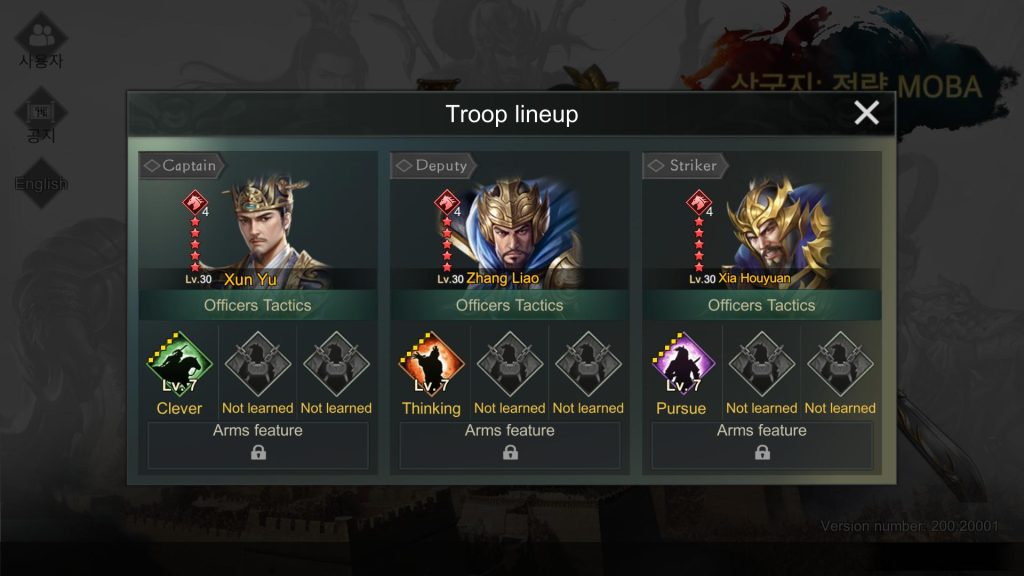Open the user account icon

coord(41,40)
